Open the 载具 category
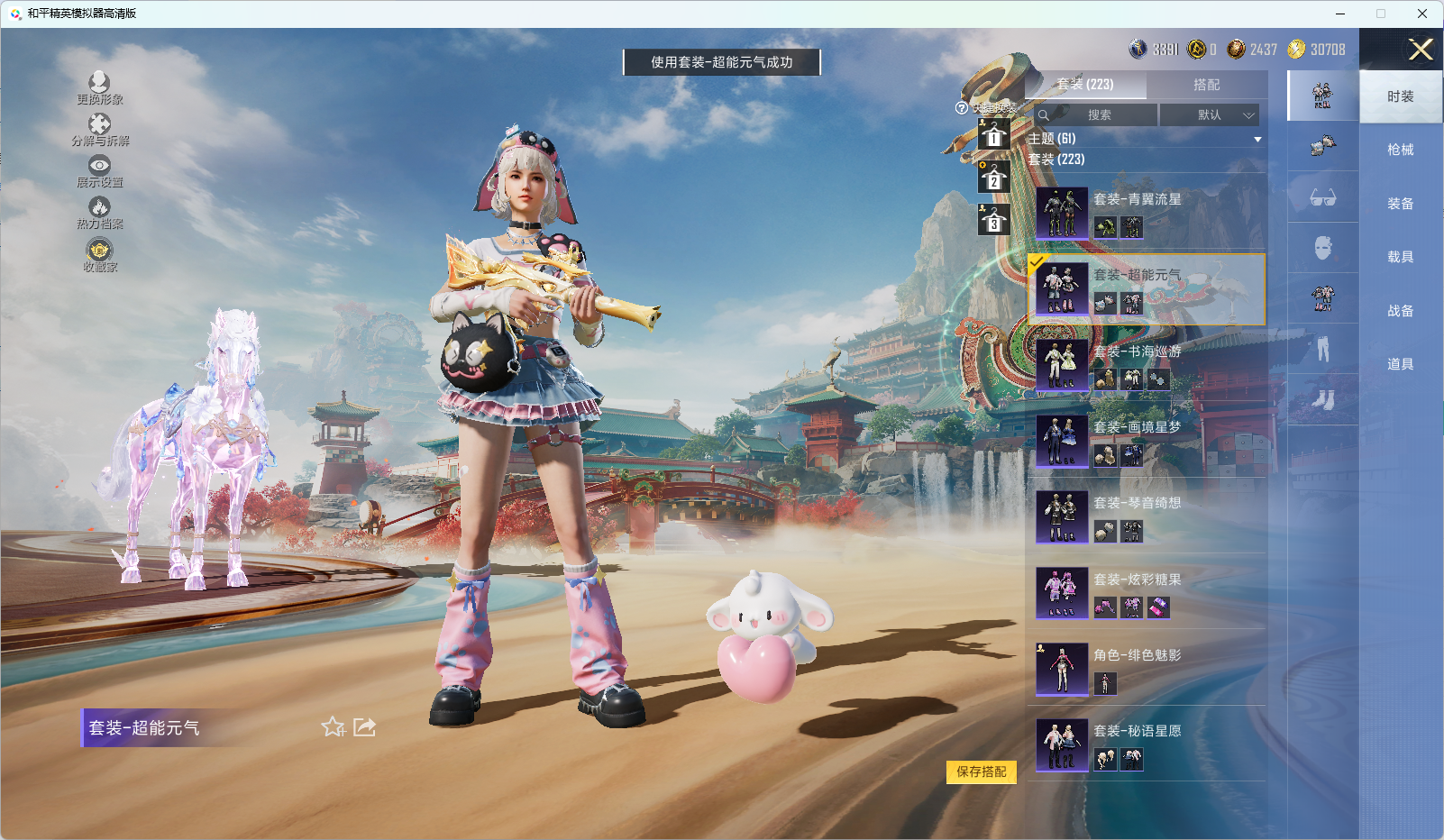 [1400, 257]
